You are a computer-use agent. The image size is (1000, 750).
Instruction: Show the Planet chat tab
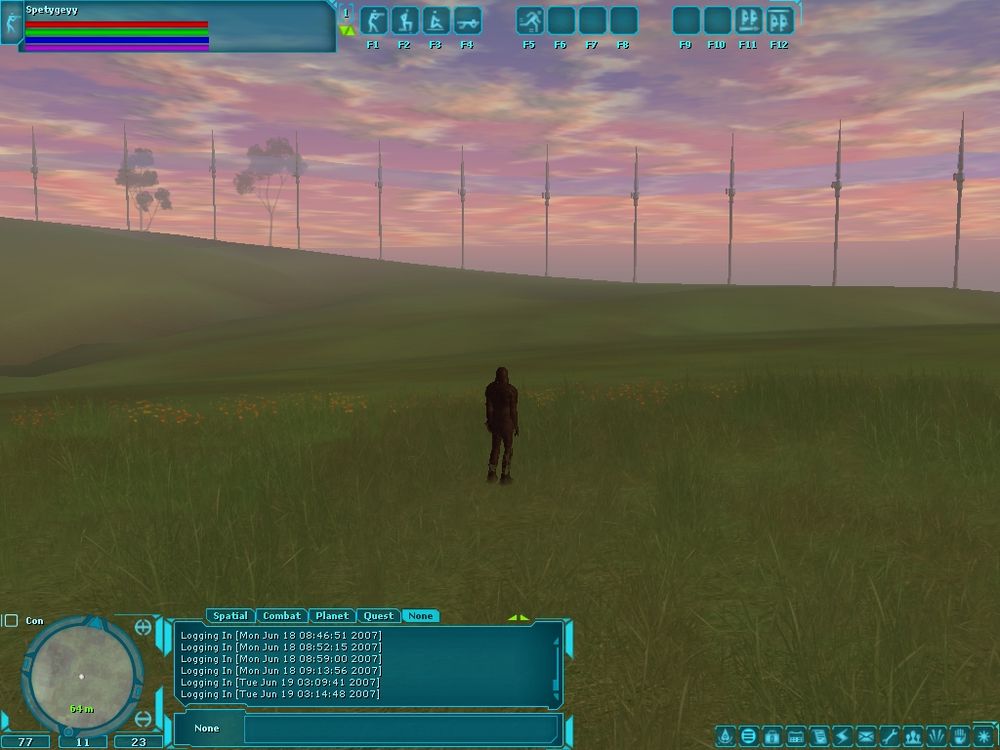(331, 616)
